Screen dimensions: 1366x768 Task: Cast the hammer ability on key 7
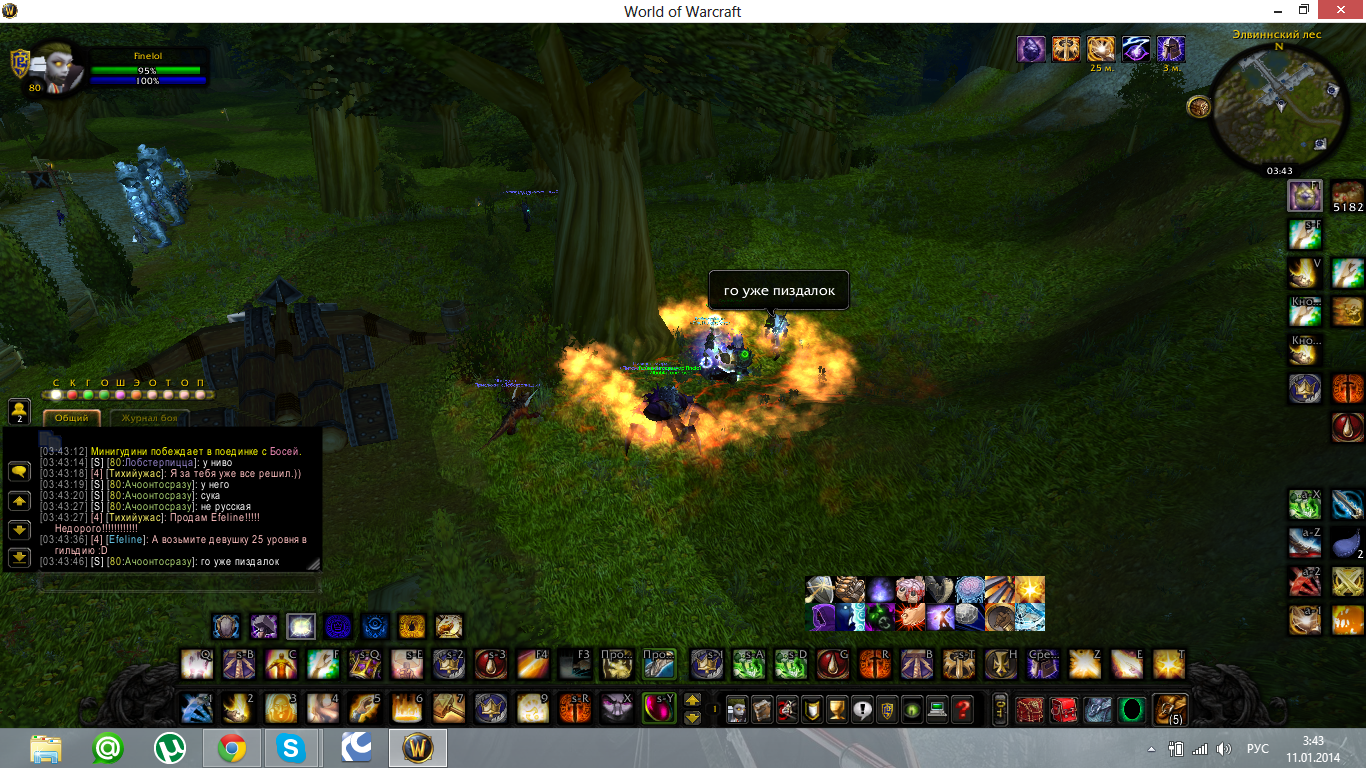449,708
